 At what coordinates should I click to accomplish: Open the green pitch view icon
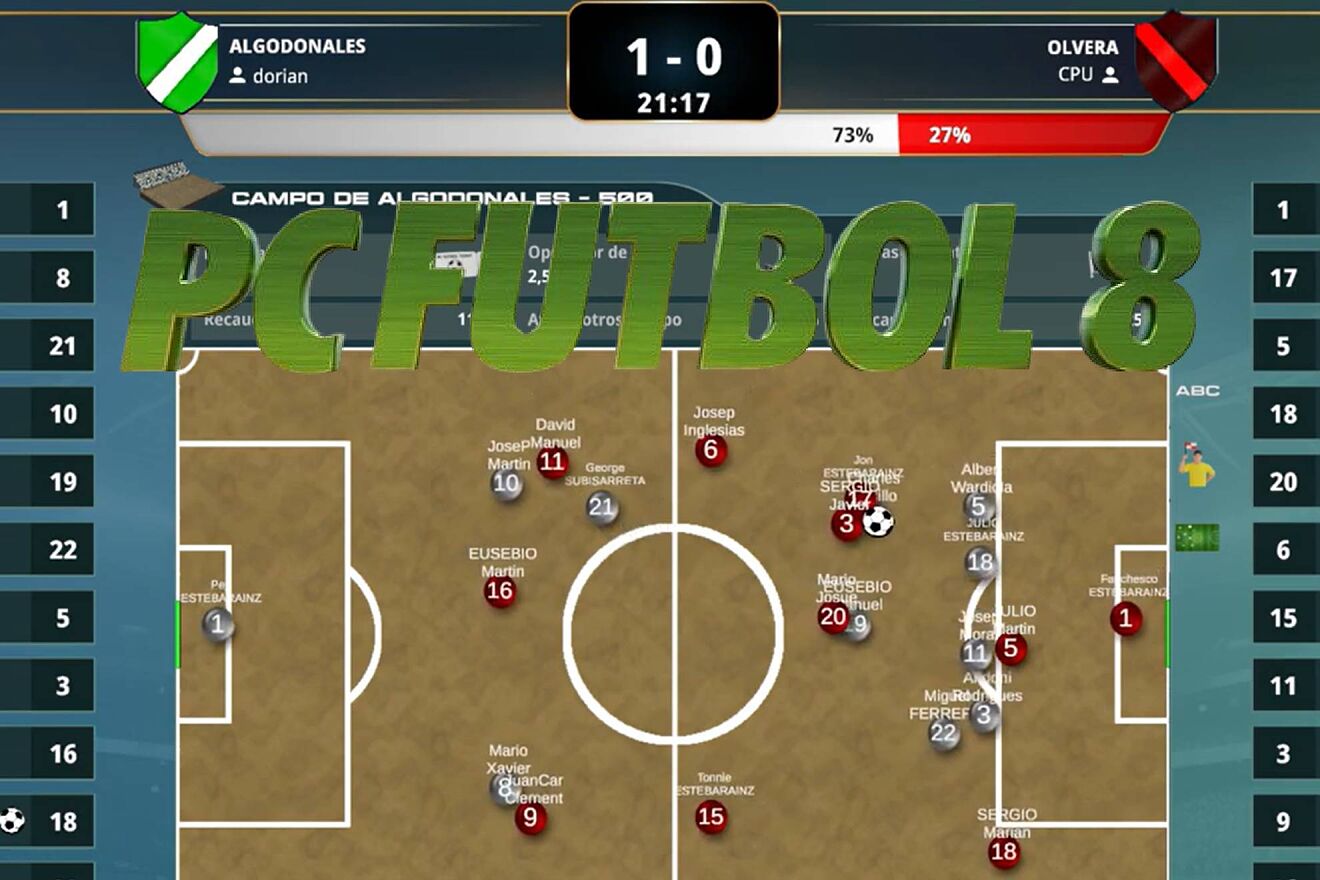(1197, 538)
